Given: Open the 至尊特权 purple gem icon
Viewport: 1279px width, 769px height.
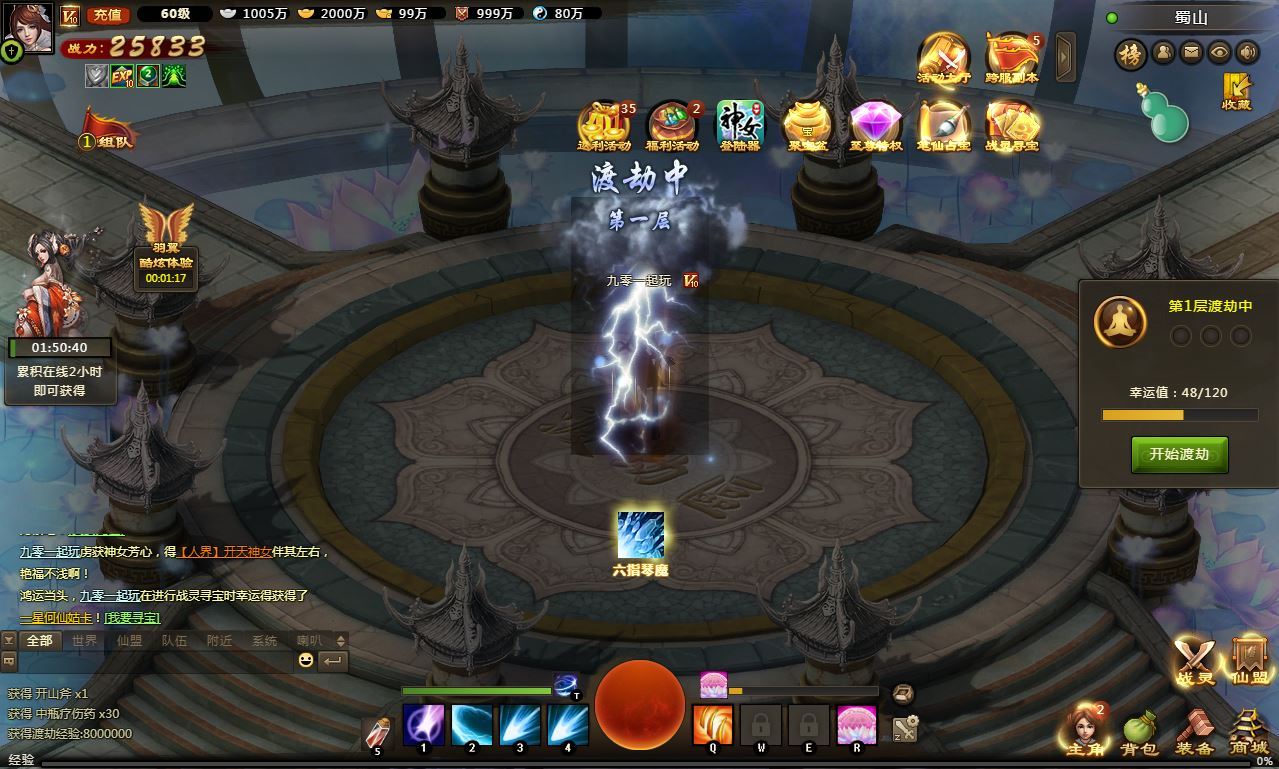Looking at the screenshot, I should click(875, 126).
